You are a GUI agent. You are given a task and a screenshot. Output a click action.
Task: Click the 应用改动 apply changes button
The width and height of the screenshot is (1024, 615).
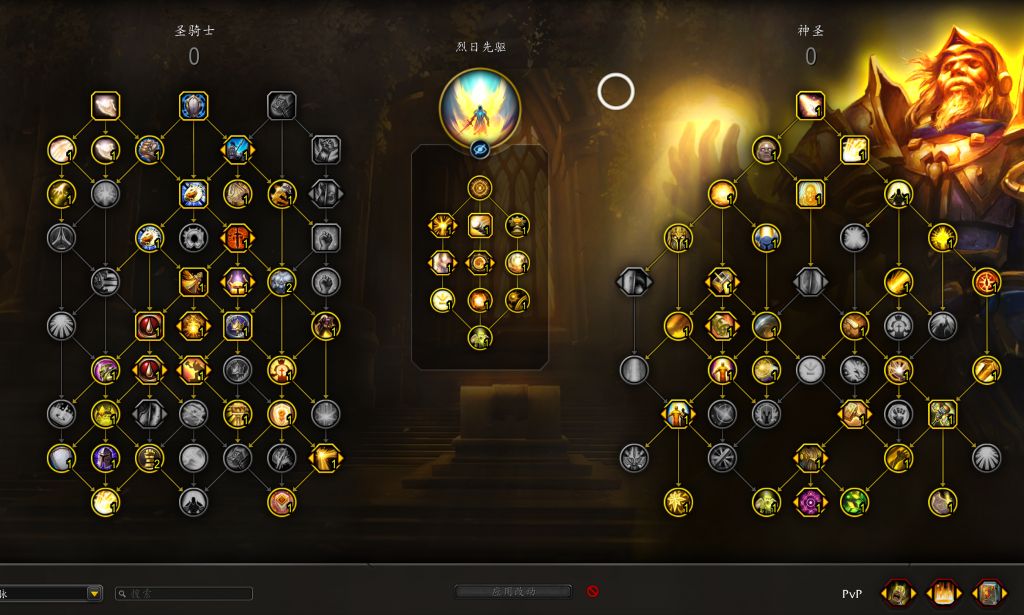(513, 591)
